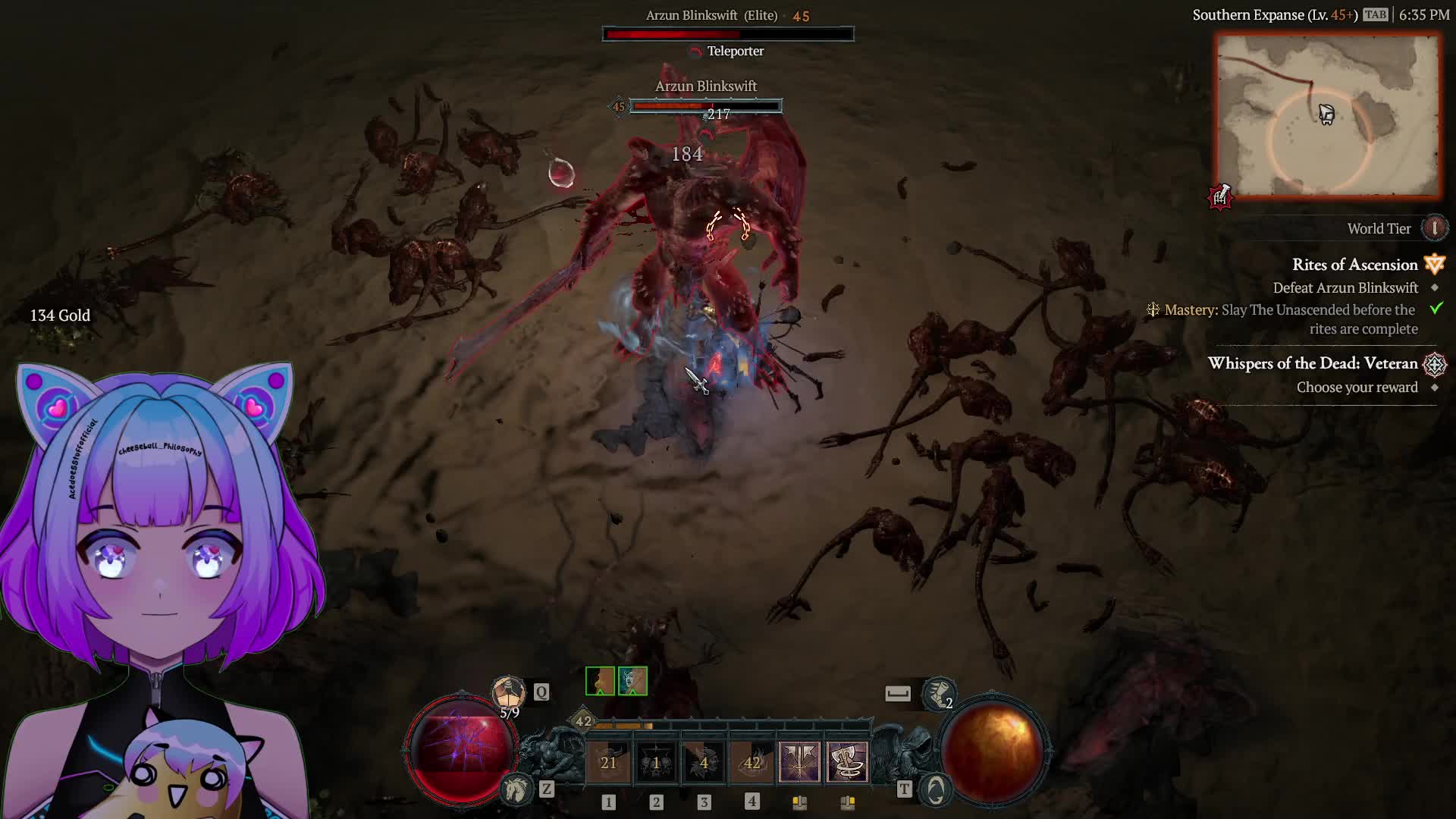Use the whirling axe skill

click(847, 762)
